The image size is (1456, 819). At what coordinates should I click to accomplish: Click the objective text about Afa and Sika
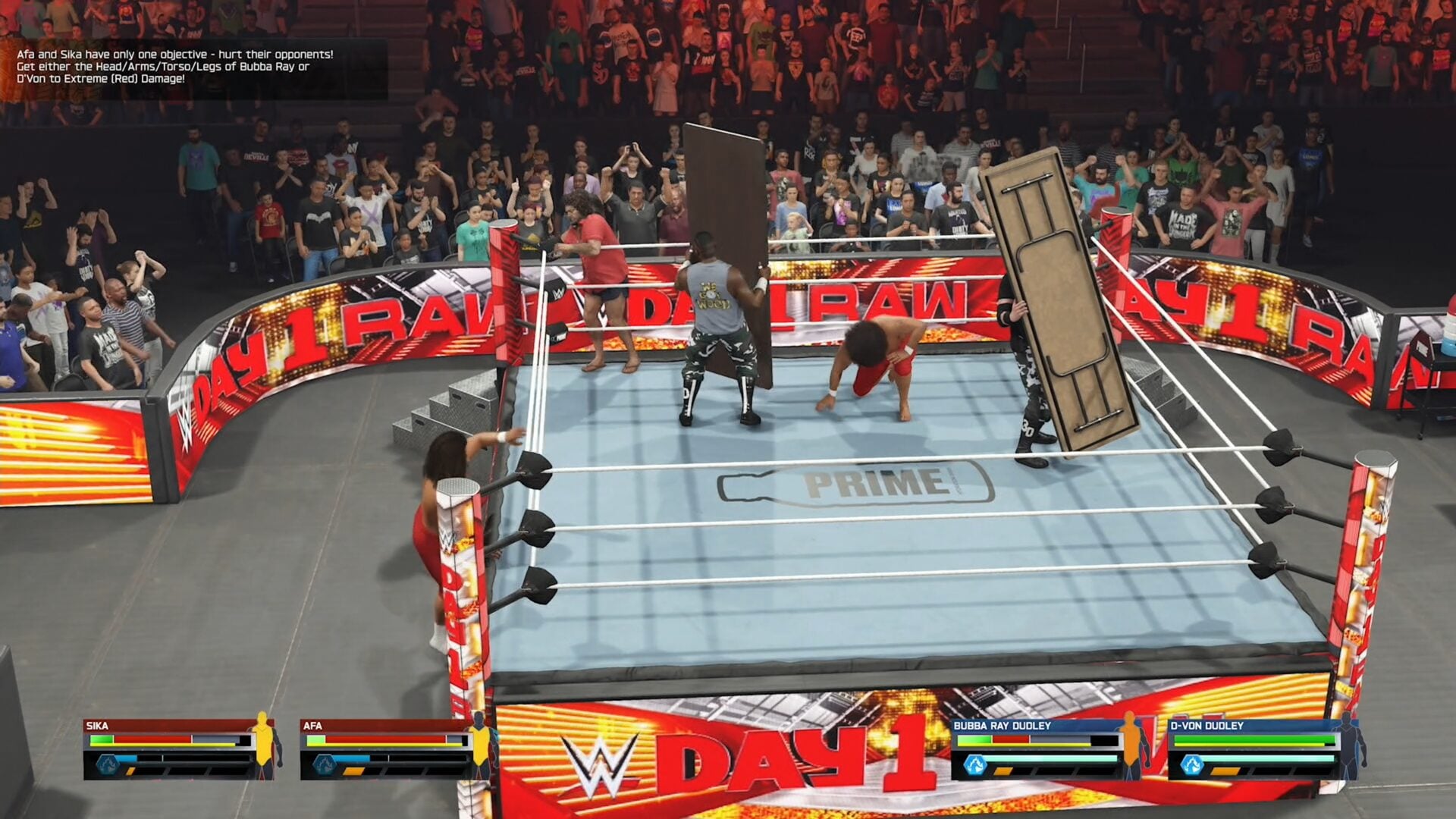point(175,67)
